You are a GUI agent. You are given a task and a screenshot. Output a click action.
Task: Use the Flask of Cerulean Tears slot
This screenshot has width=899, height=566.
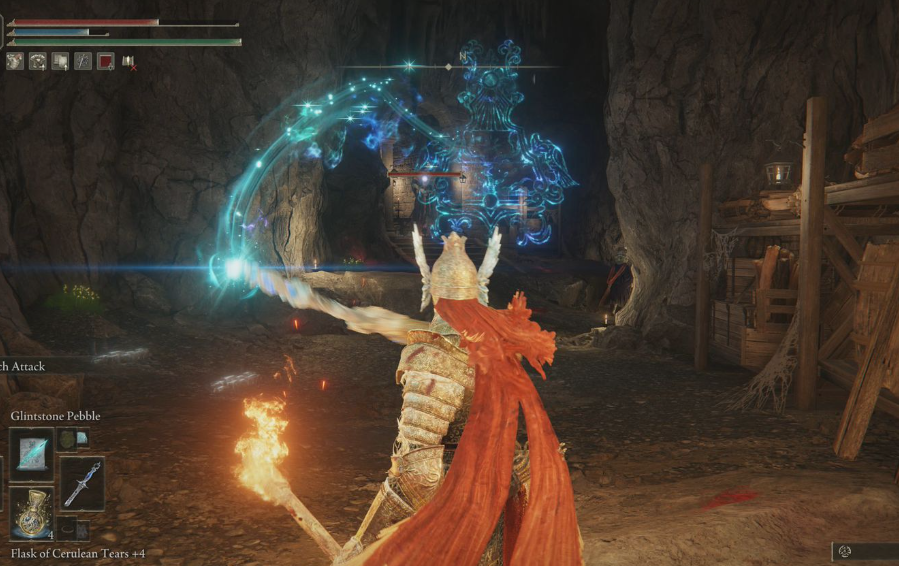coord(32,514)
